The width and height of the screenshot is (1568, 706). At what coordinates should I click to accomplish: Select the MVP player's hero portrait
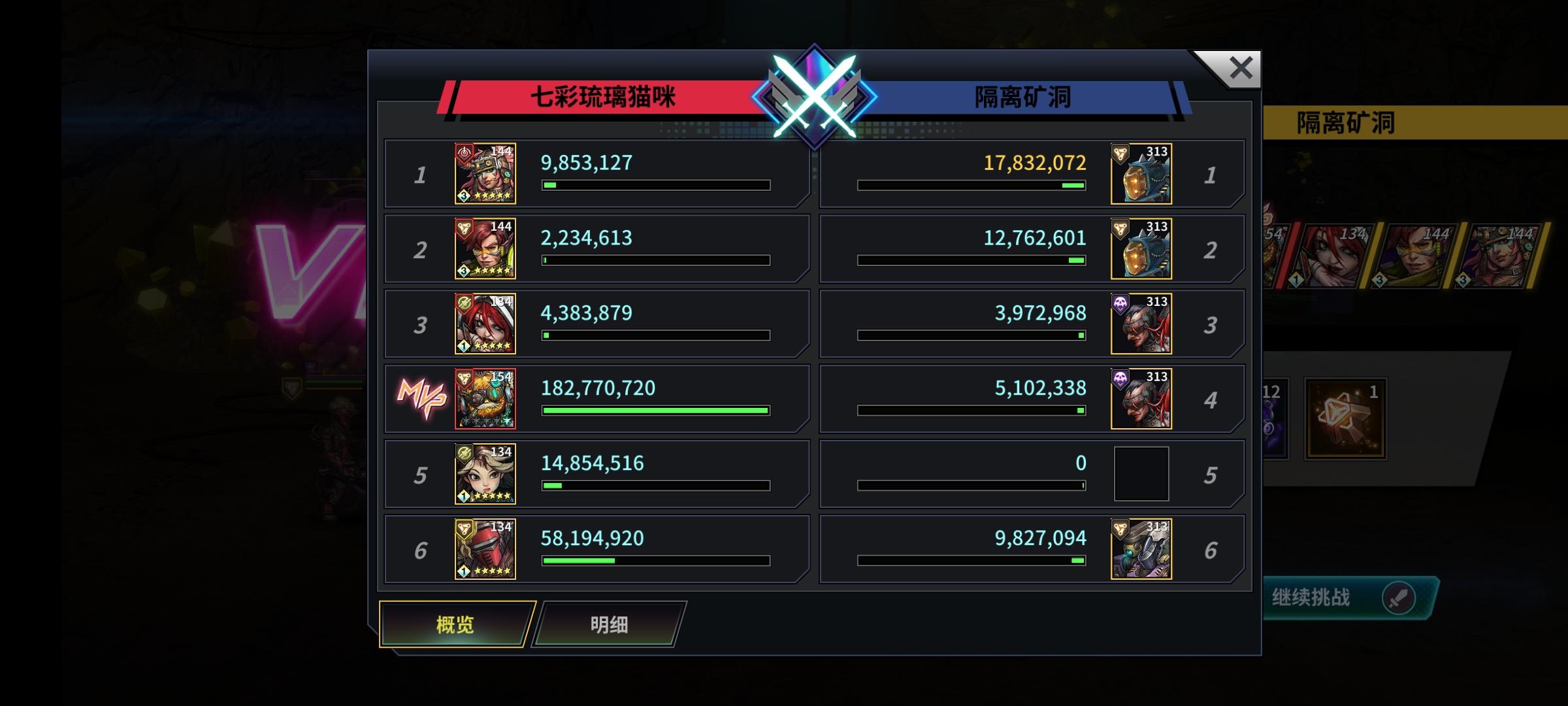(x=483, y=397)
